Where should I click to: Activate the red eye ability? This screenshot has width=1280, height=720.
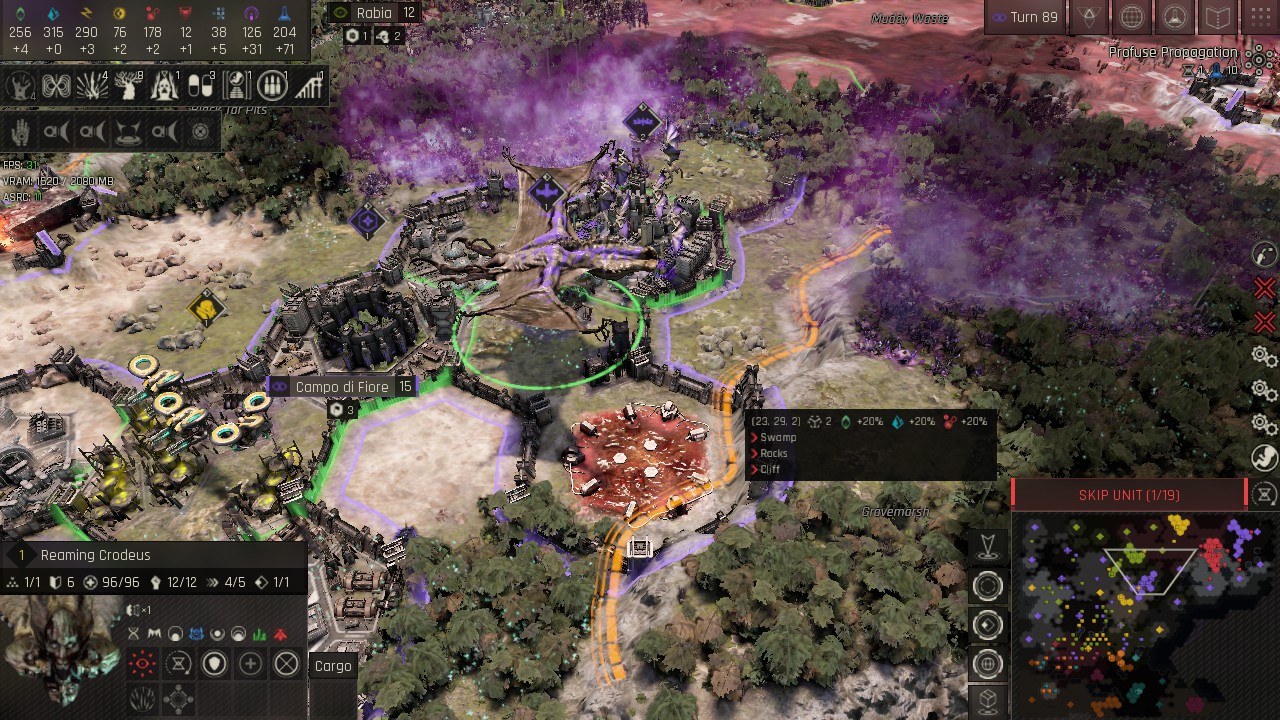click(x=142, y=663)
